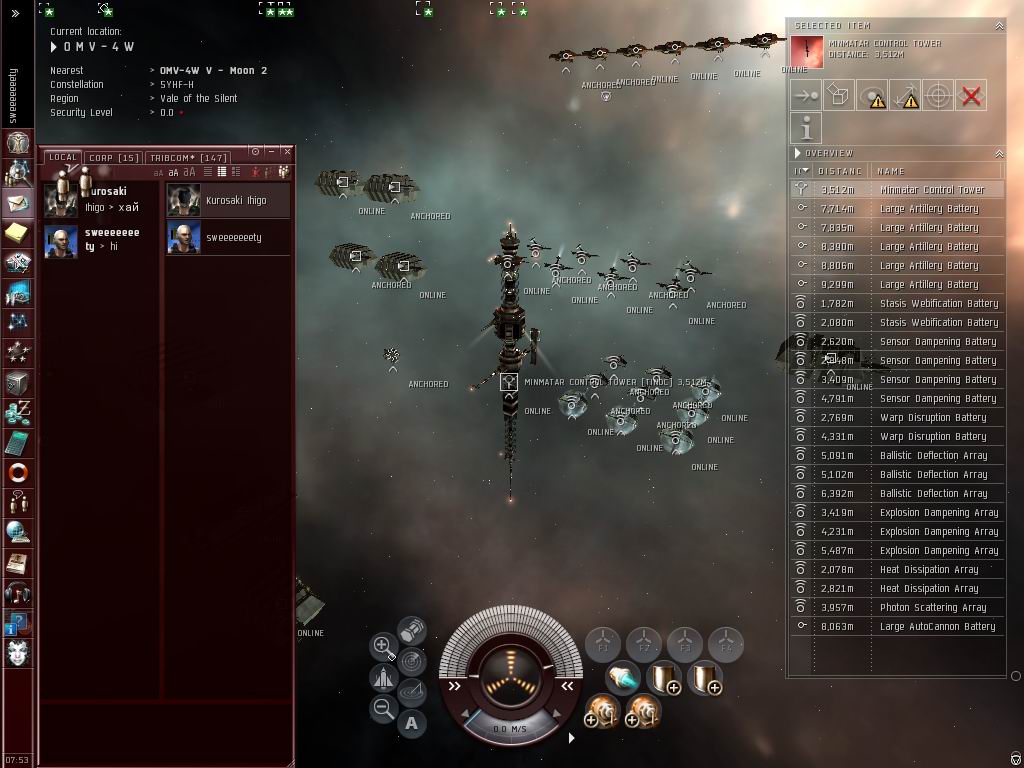Select Large AutoCannon Battery in overview
This screenshot has width=1024, height=768.
pos(937,626)
